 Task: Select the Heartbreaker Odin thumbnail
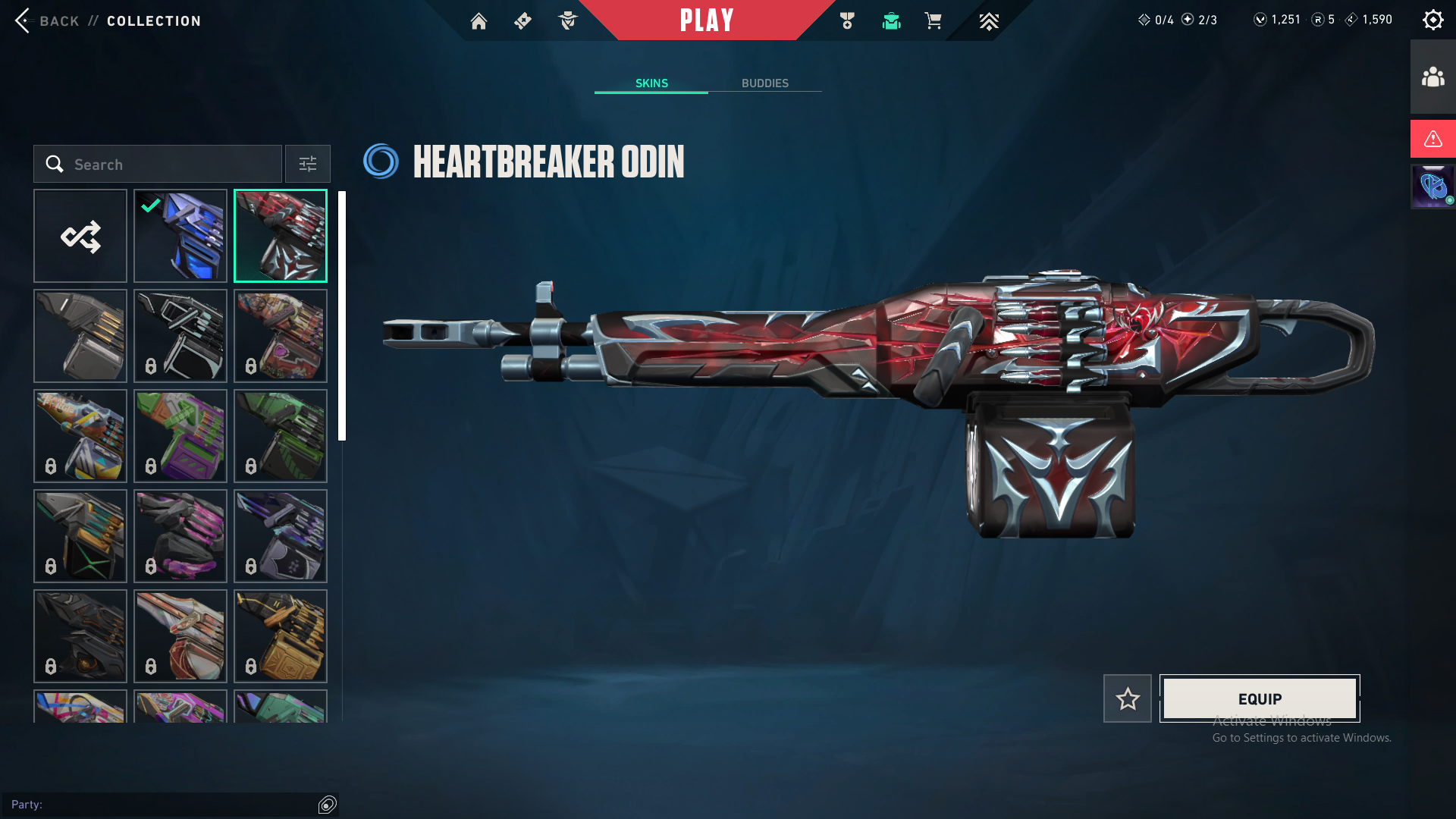point(281,236)
